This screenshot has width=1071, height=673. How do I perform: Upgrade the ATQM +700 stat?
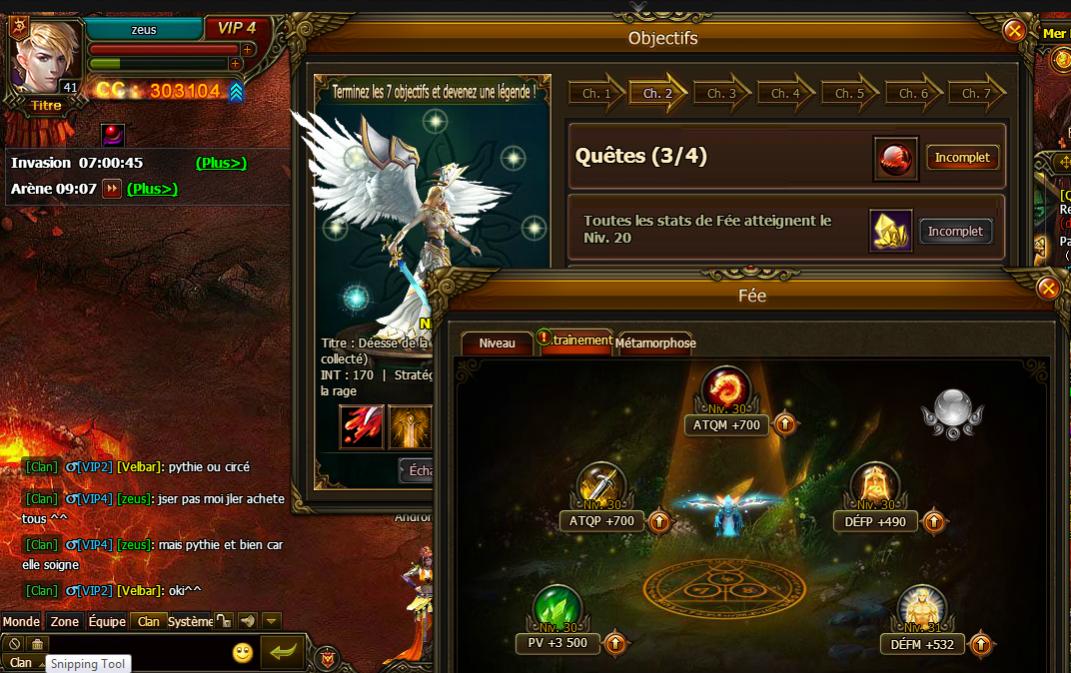(785, 425)
